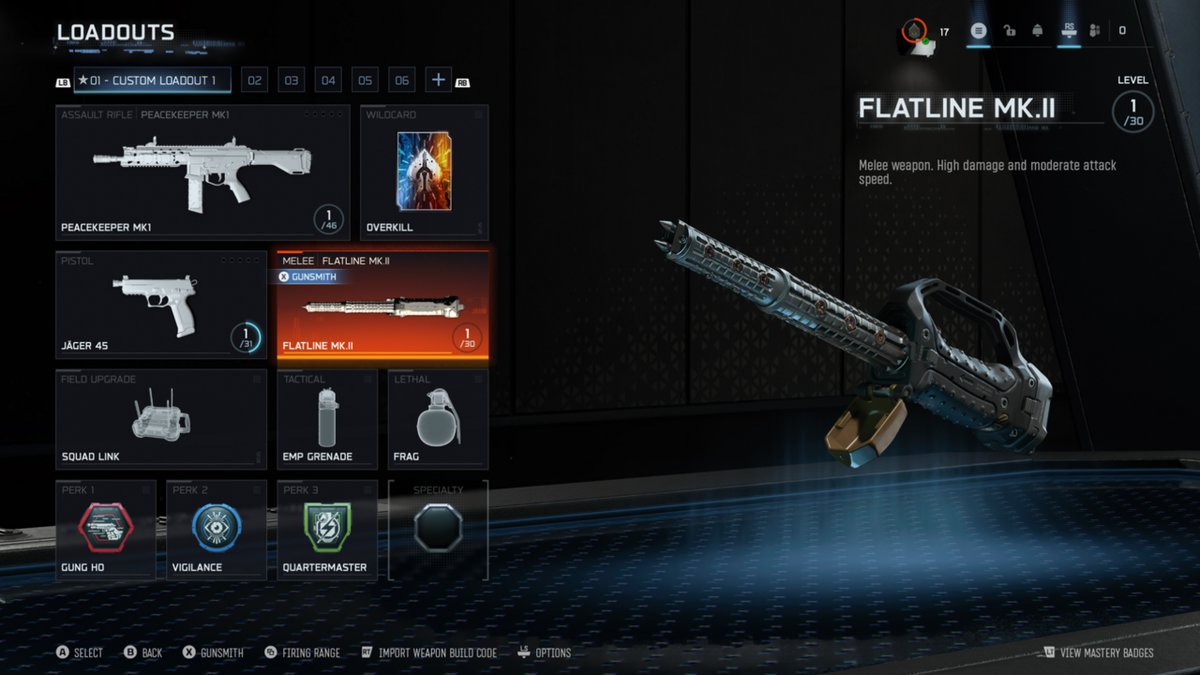Switch to loadout tab 02
The width and height of the screenshot is (1200, 675).
[x=254, y=81]
